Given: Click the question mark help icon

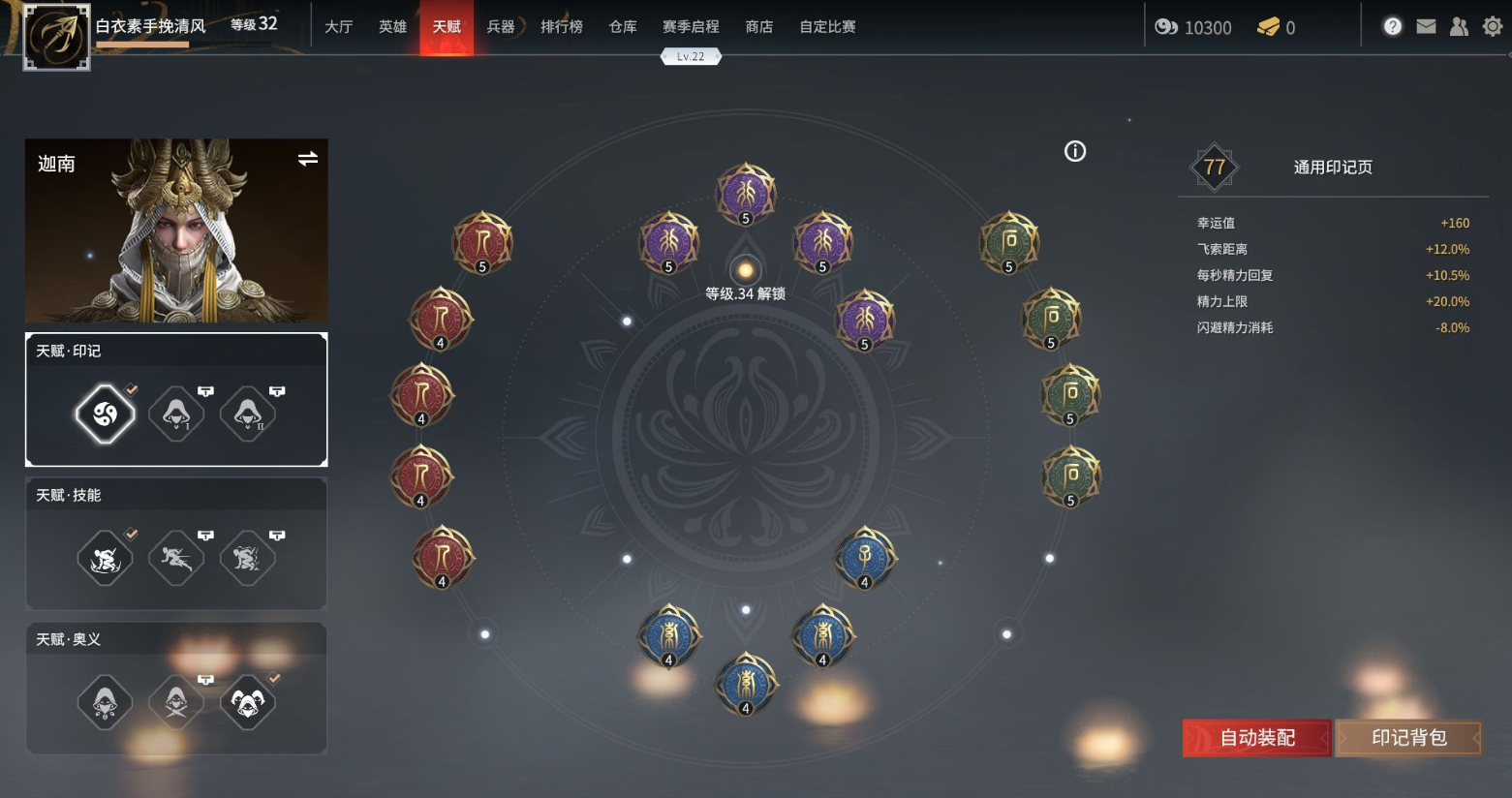Looking at the screenshot, I should 1393,26.
